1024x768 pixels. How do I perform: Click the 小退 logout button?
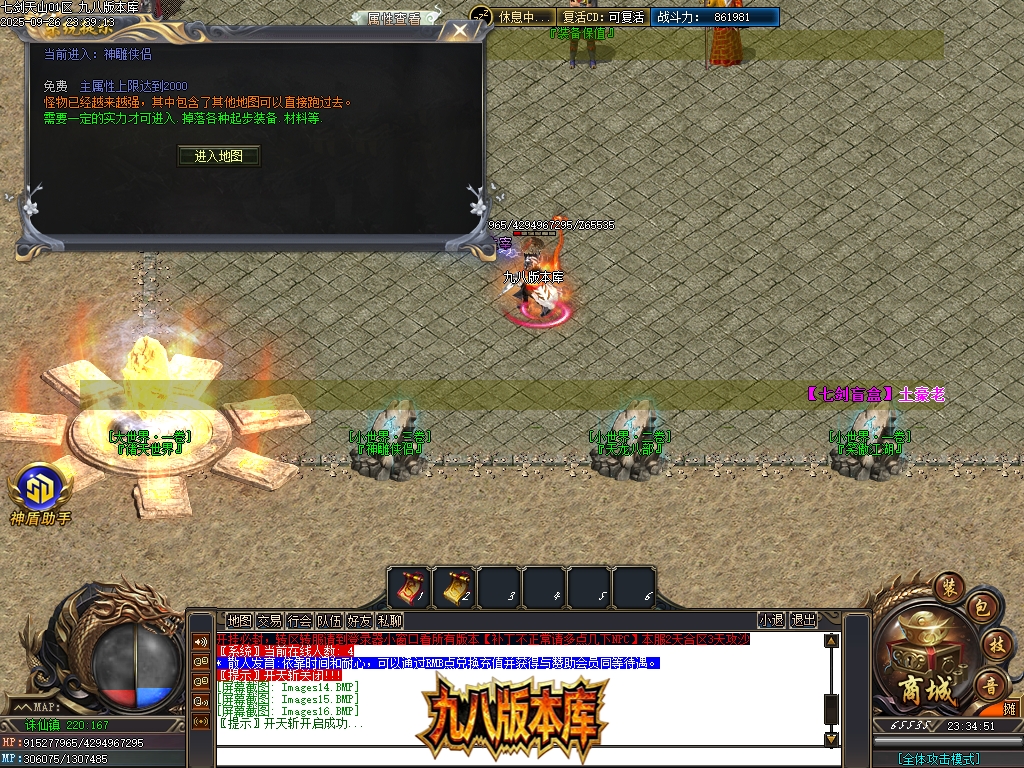[771, 620]
